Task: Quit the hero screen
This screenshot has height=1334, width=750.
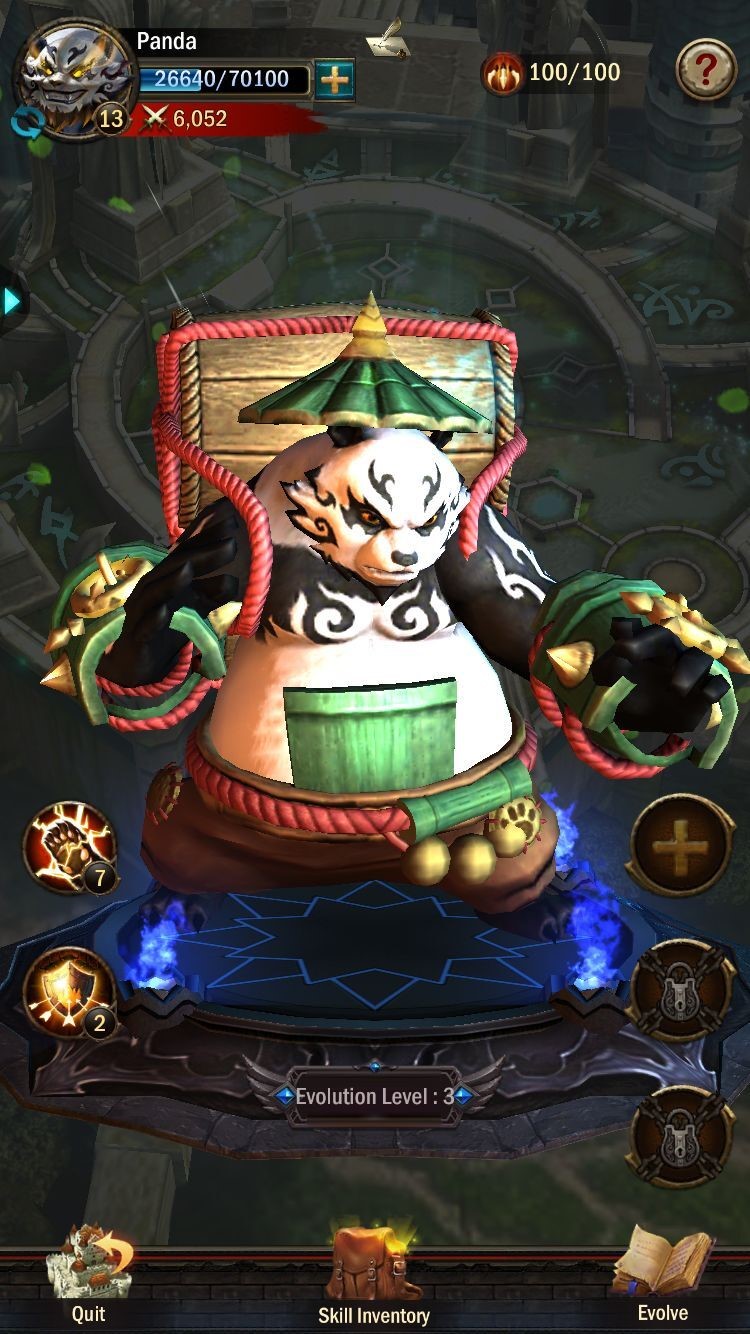Action: (88, 1273)
